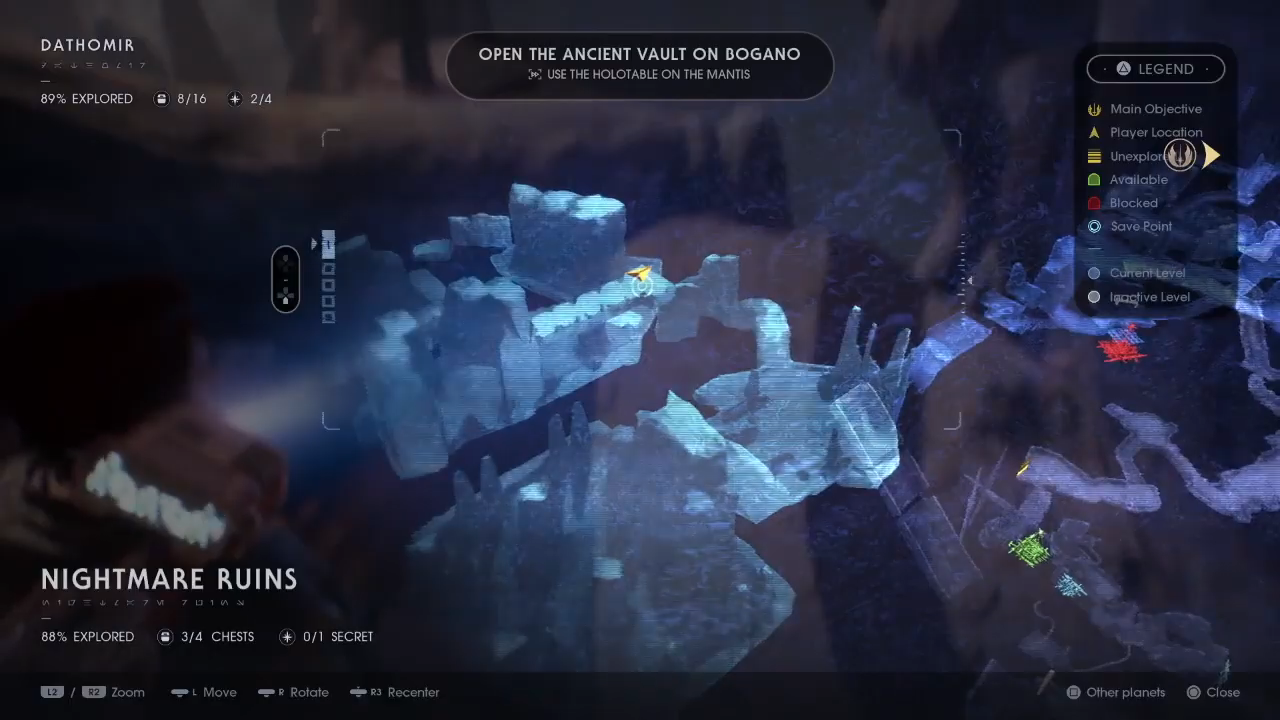Click the green Available area icon
The height and width of the screenshot is (720, 1280).
coord(1094,179)
